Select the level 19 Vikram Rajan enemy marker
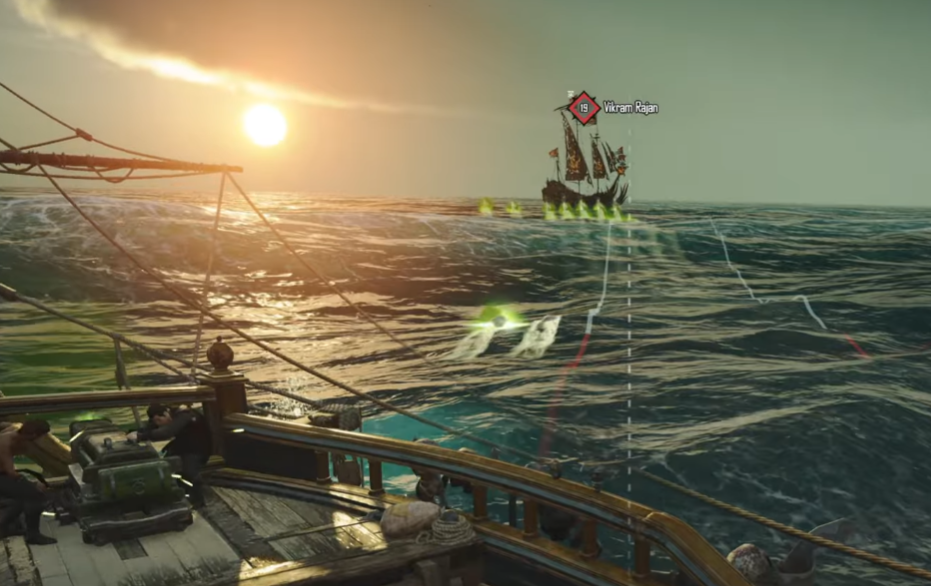Screen dimensions: 931x586 coord(583,107)
